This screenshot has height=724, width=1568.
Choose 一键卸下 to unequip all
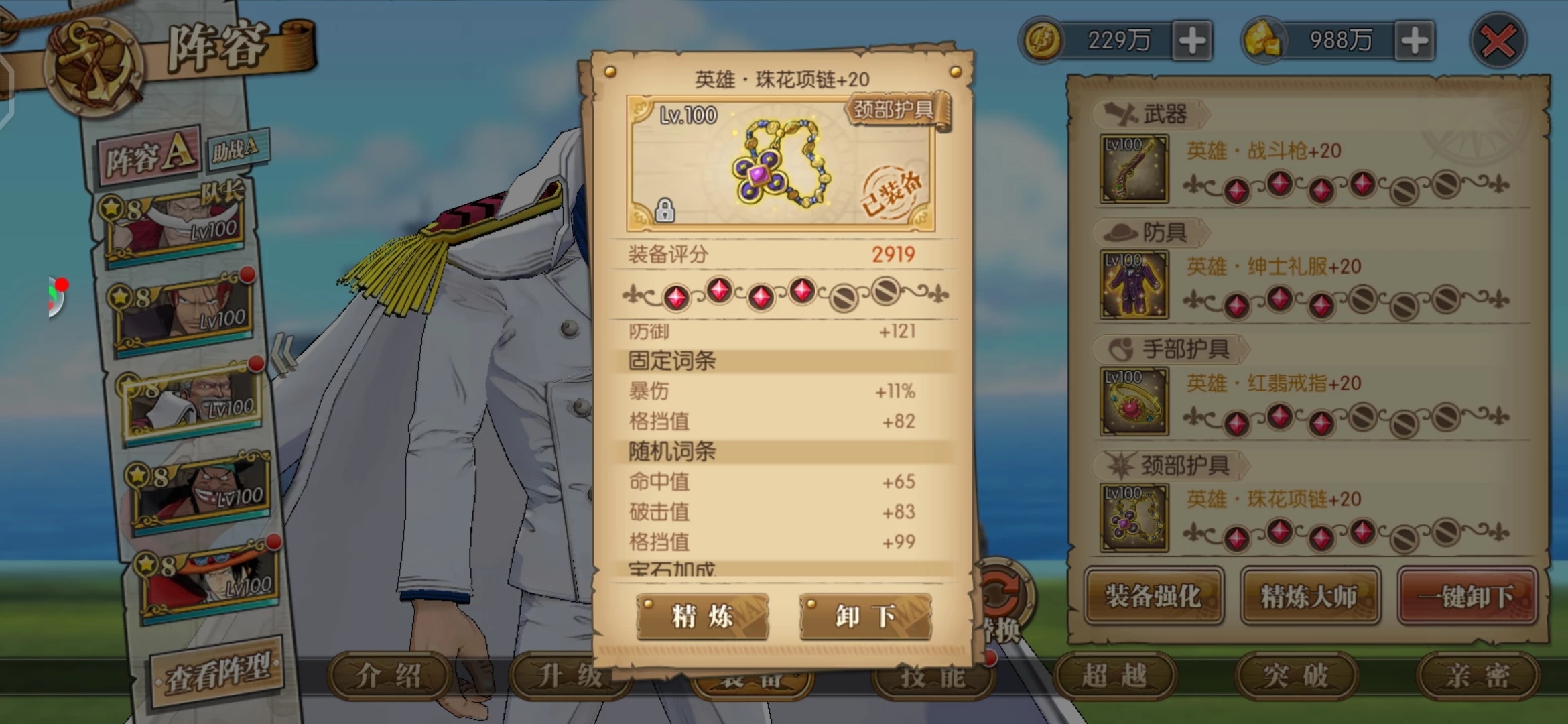tap(1467, 596)
